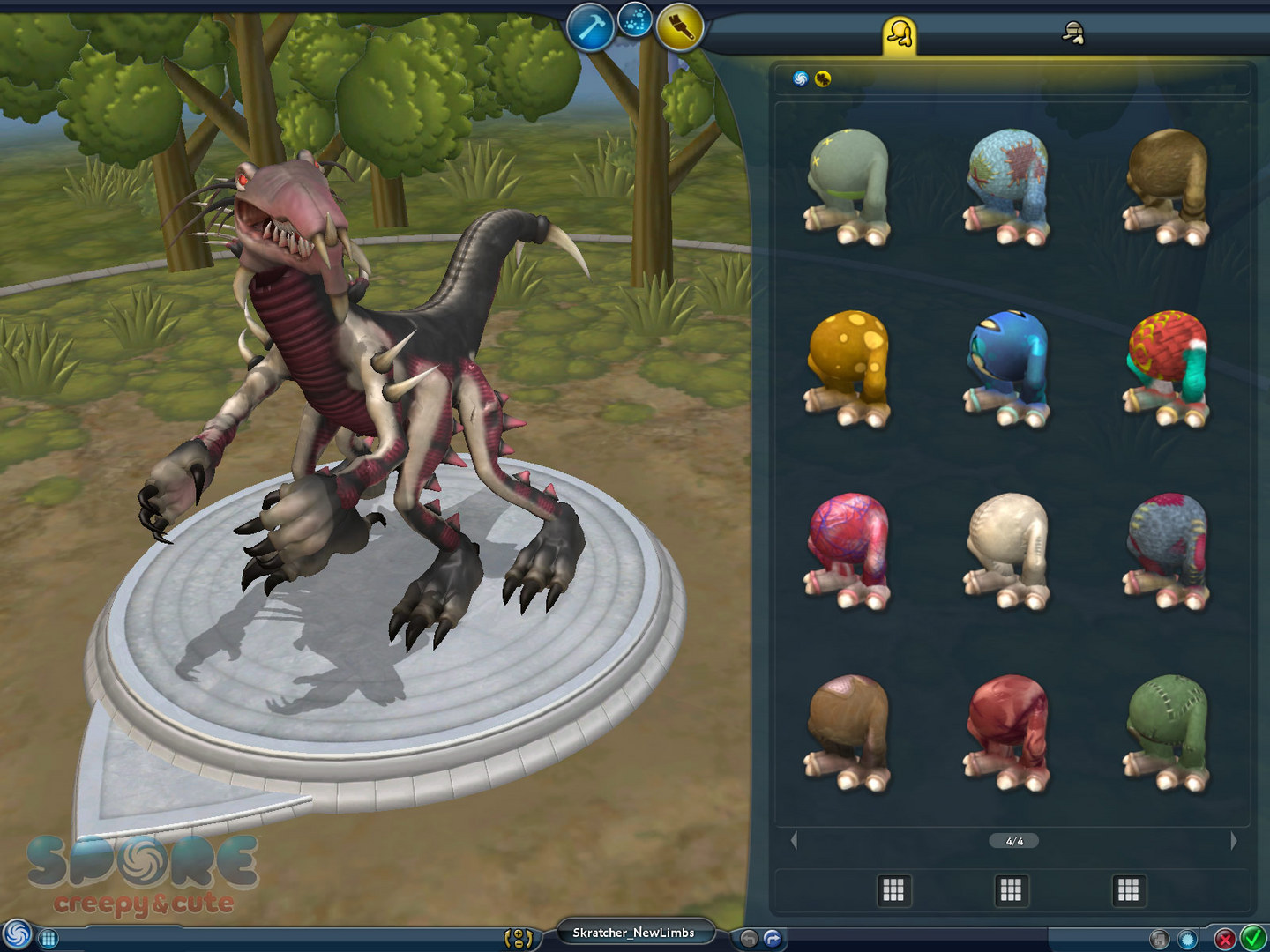Viewport: 1270px width, 952px height.
Task: Toggle the left paint-style grid option
Action: click(x=893, y=890)
